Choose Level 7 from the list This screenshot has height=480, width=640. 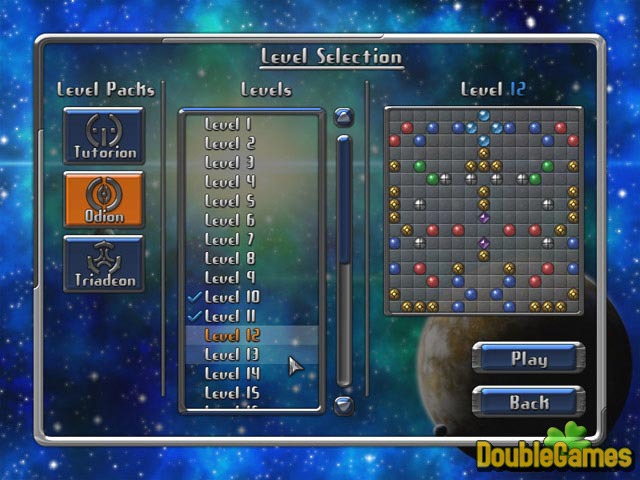[229, 239]
